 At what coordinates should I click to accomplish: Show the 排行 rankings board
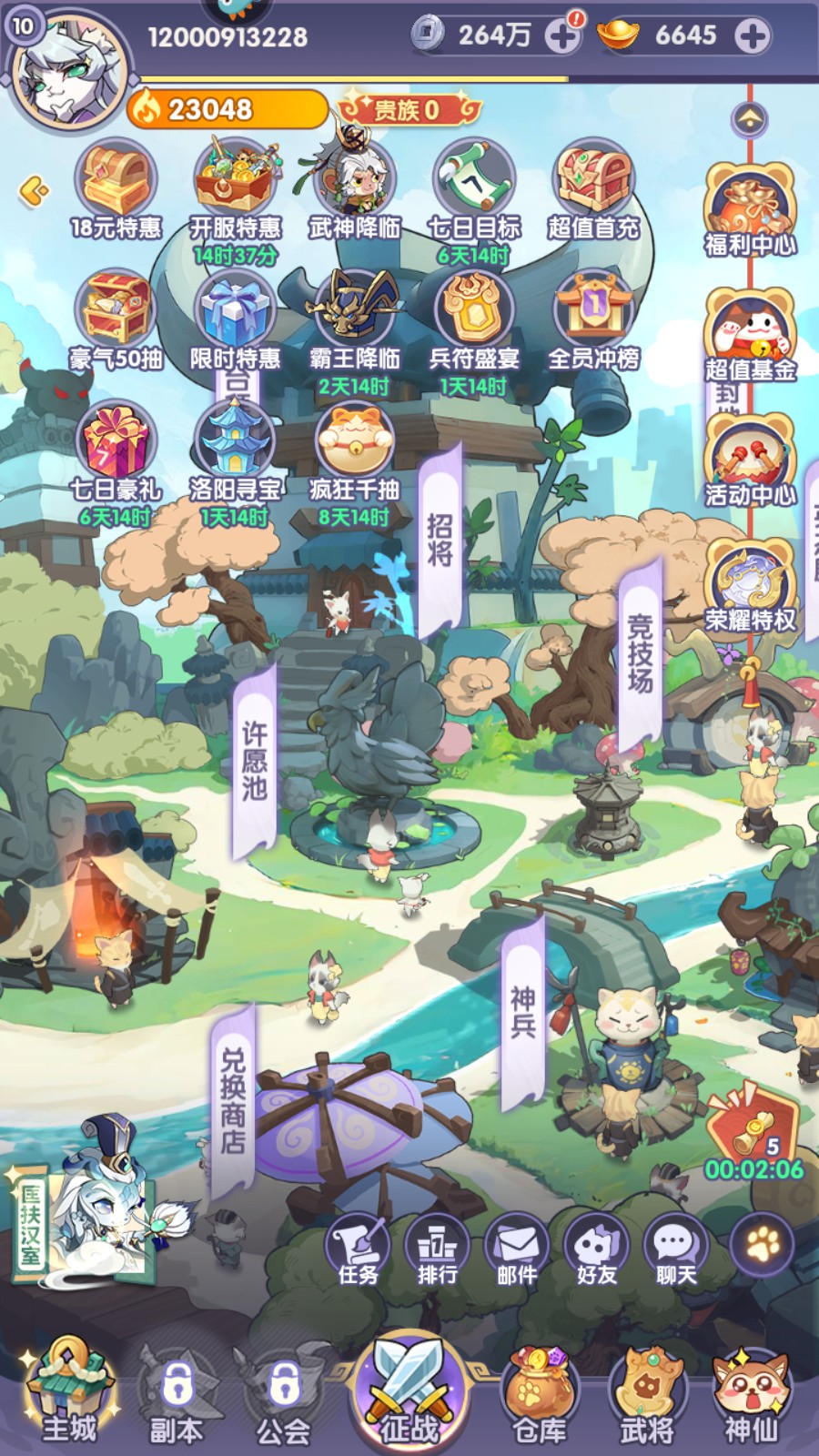[437, 1249]
